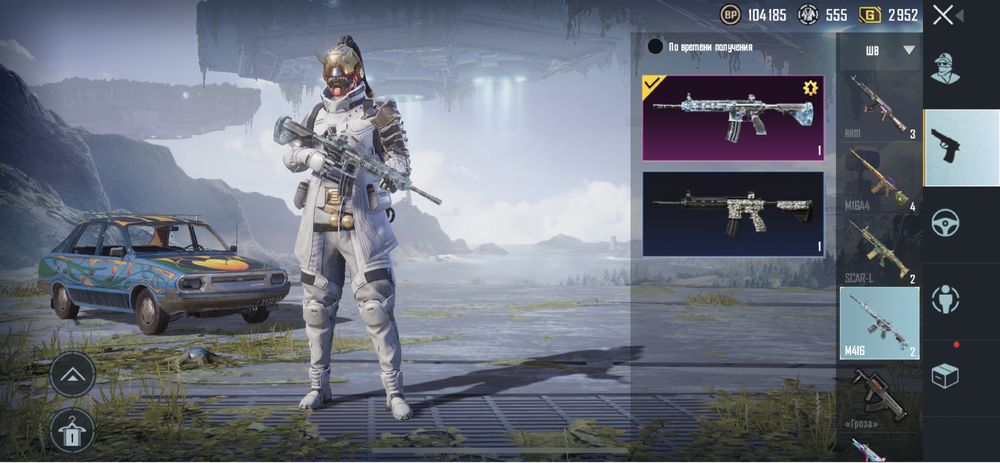1000x463 pixels.
Task: Open the person figure emotes tab
Action: coord(945,299)
